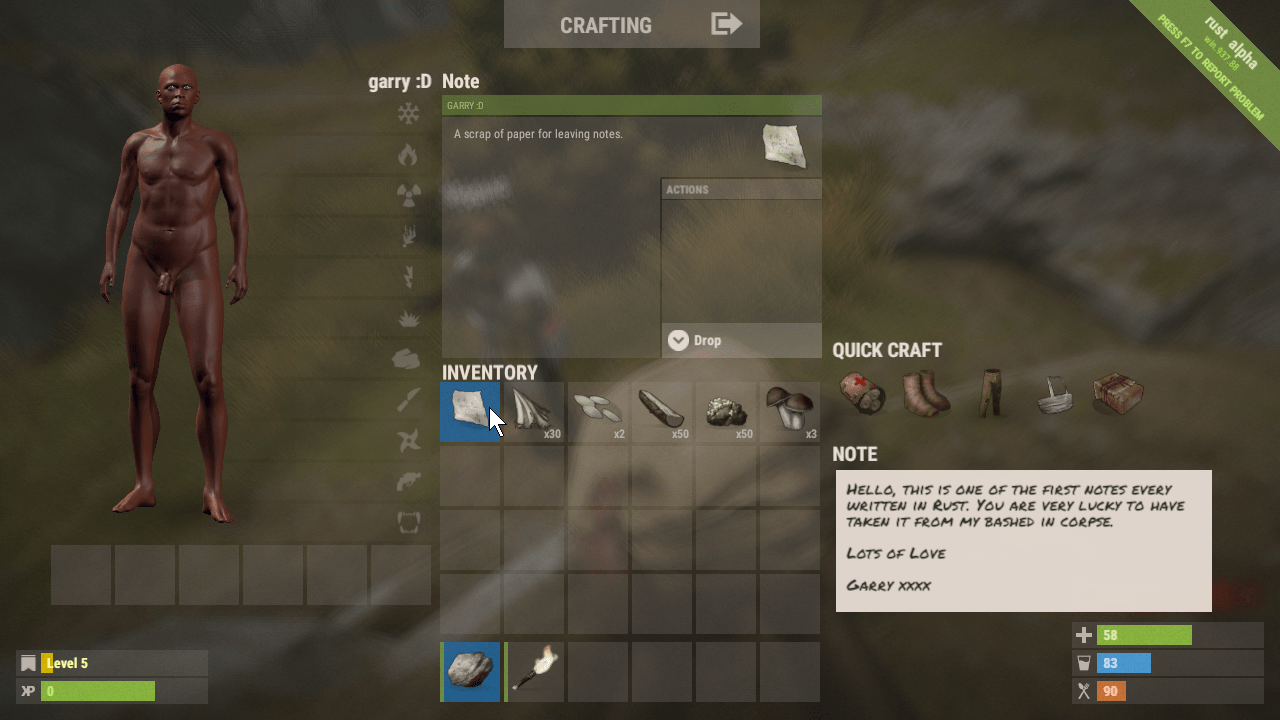
Task: Pick the seeds stack of two
Action: tap(598, 411)
